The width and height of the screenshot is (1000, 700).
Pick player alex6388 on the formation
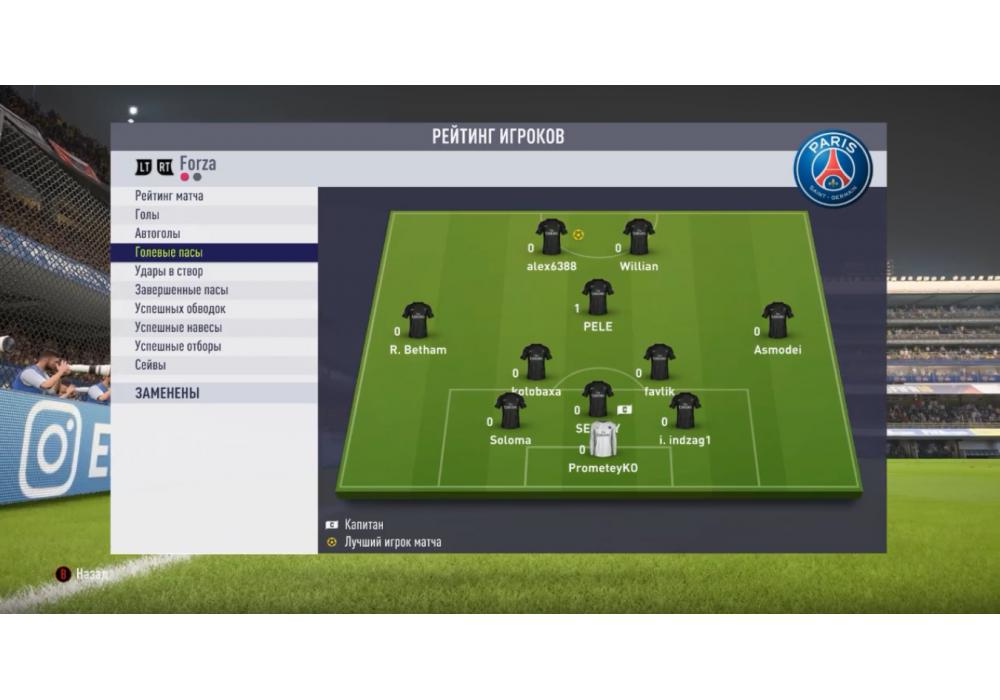551,238
